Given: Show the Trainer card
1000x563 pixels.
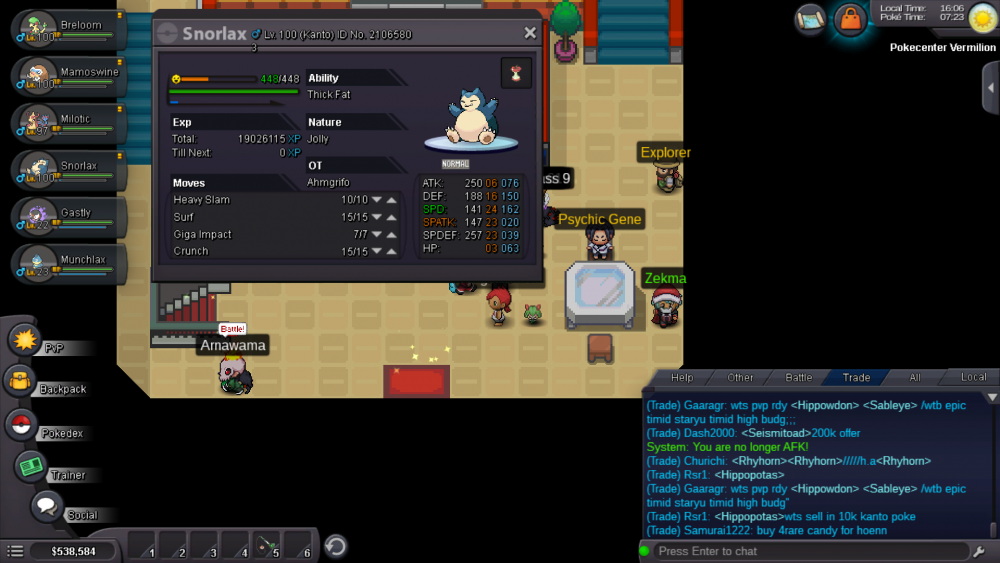Looking at the screenshot, I should pos(31,466).
